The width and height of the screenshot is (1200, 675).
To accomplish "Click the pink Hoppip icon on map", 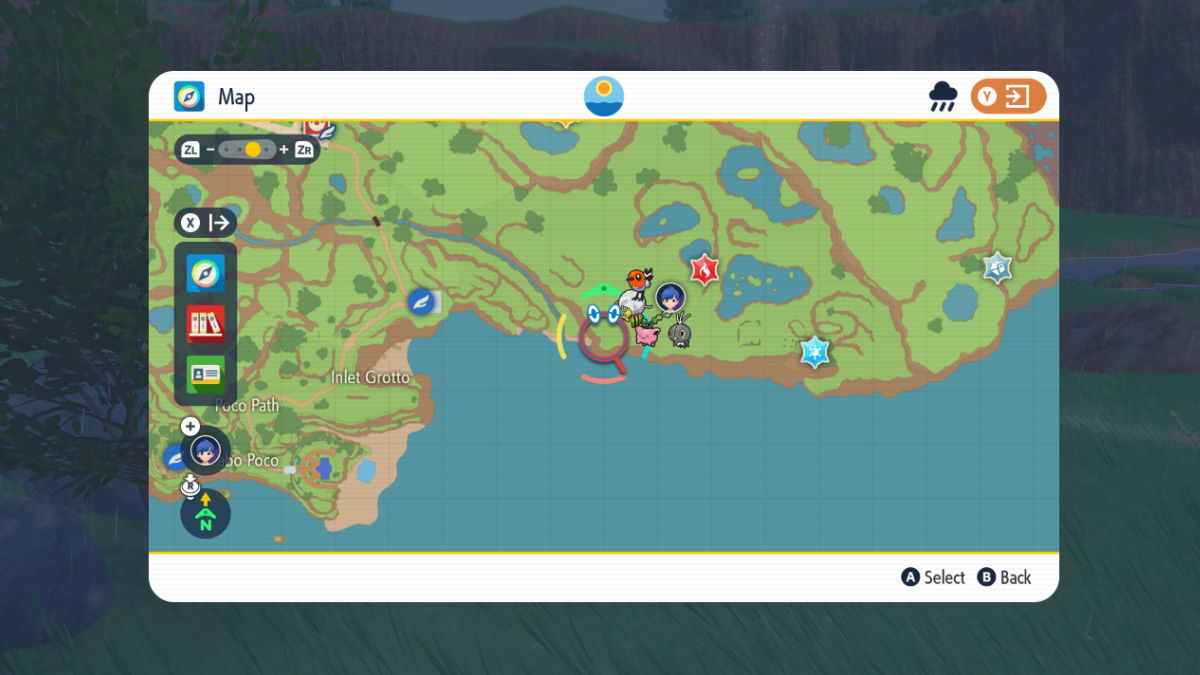I will (x=647, y=335).
